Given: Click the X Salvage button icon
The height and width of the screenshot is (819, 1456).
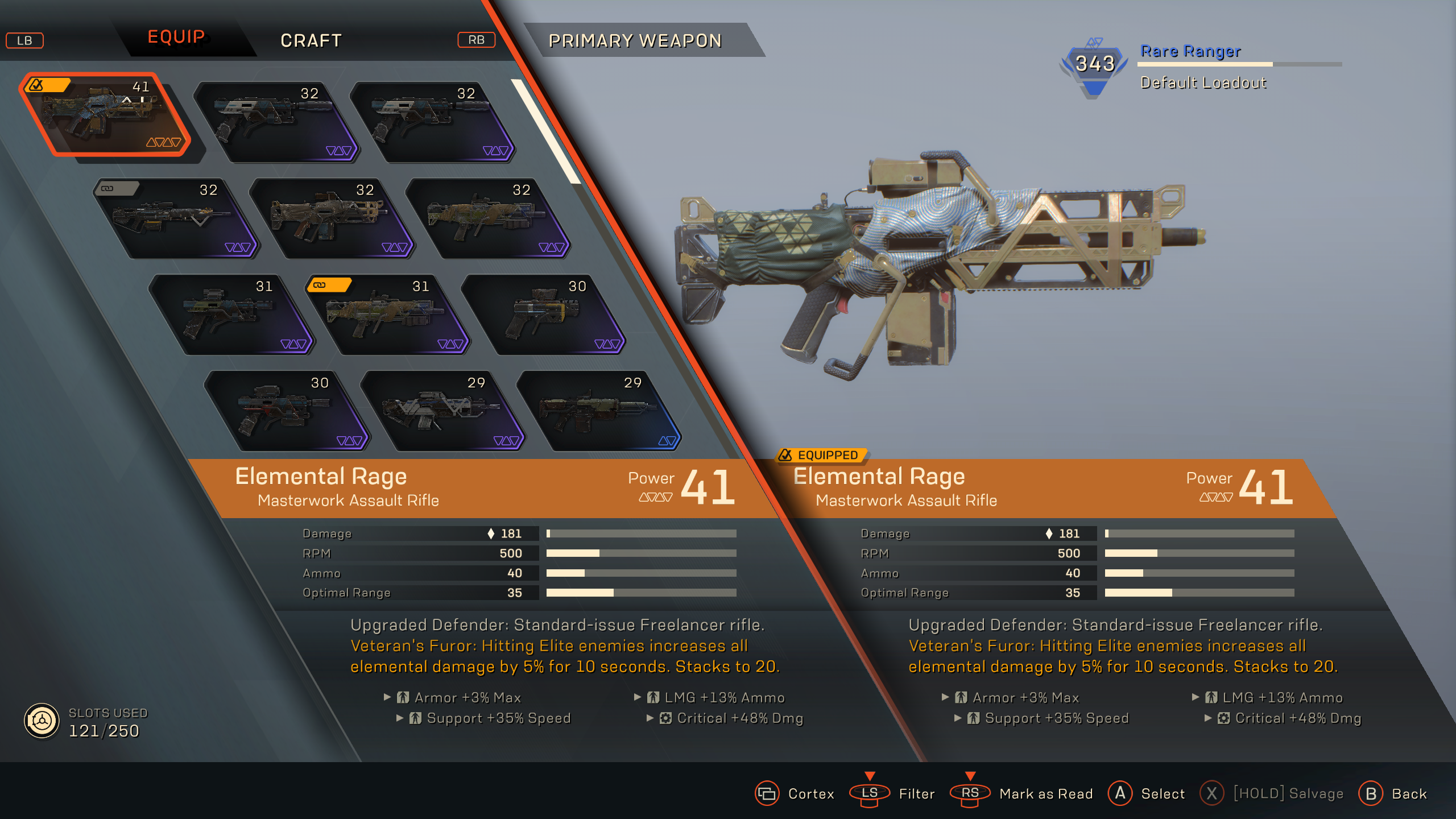Looking at the screenshot, I should [x=1213, y=793].
